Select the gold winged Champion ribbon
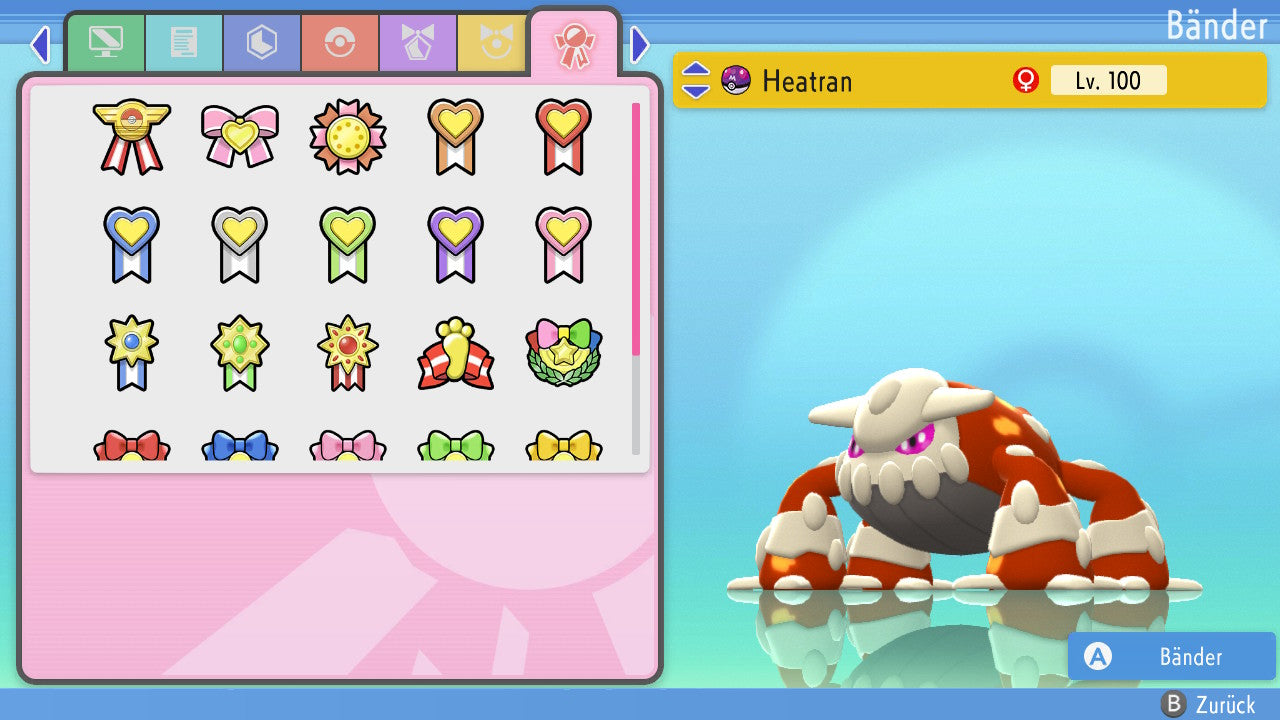Viewport: 1280px width, 720px height. click(132, 136)
